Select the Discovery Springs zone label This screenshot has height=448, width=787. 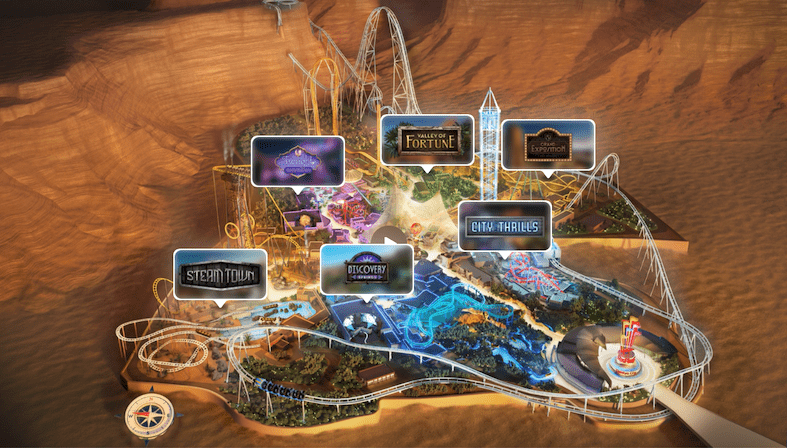367,269
